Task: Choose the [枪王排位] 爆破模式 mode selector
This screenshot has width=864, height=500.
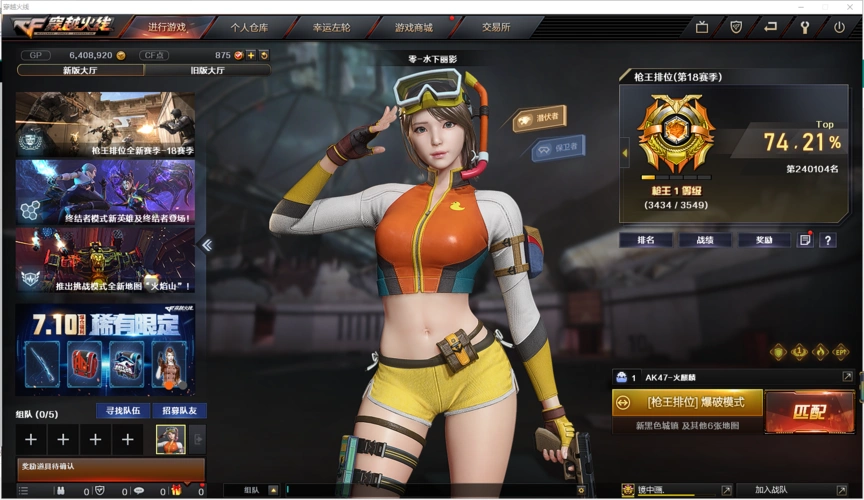Action: [687, 402]
